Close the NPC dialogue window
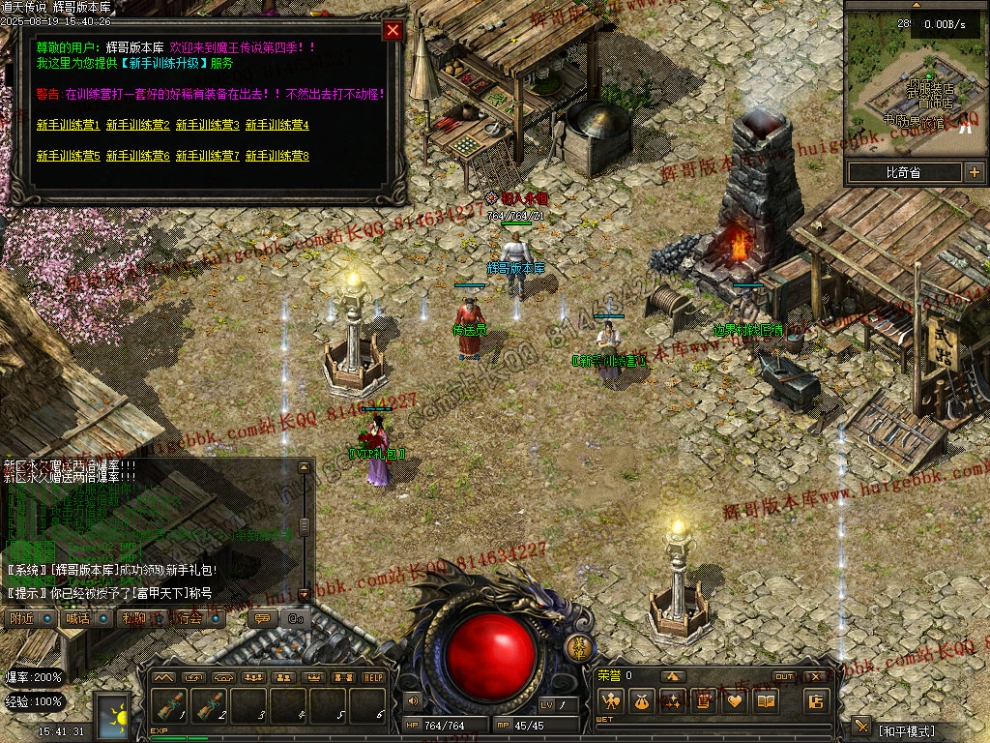 point(393,30)
